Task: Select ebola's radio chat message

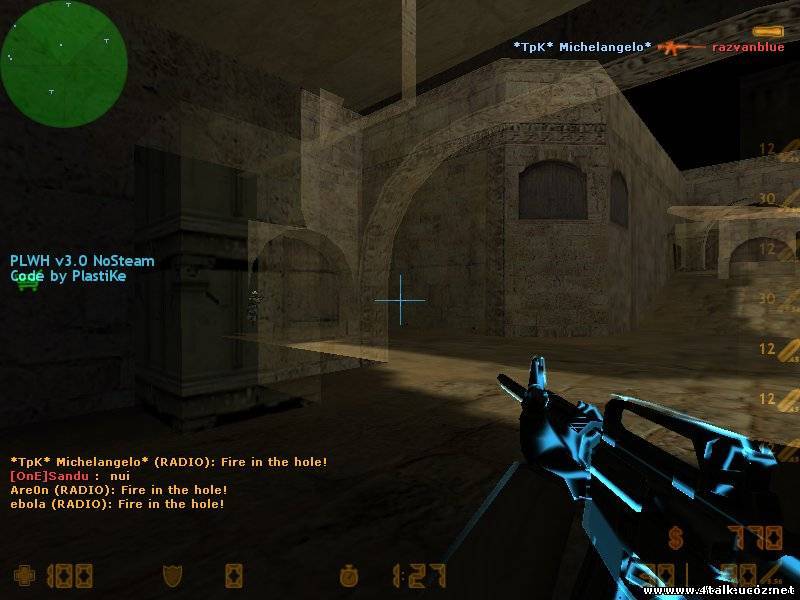Action: click(117, 504)
